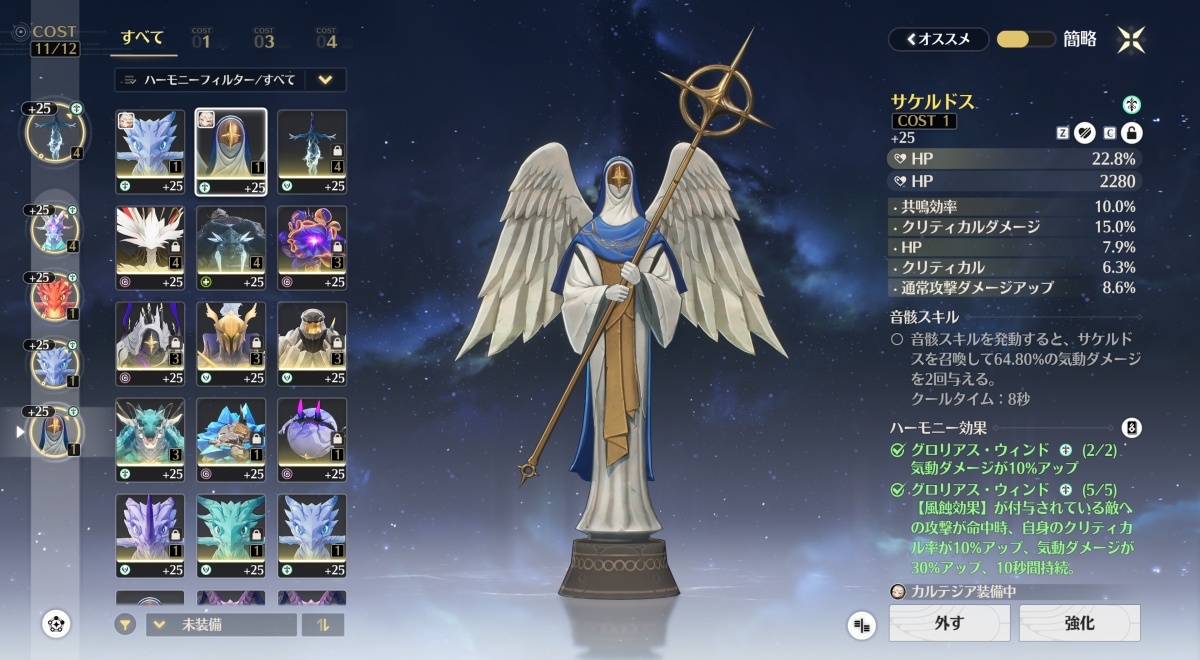The image size is (1200, 660).
Task: Open the stat comparison list icon
Action: pyautogui.click(x=862, y=625)
